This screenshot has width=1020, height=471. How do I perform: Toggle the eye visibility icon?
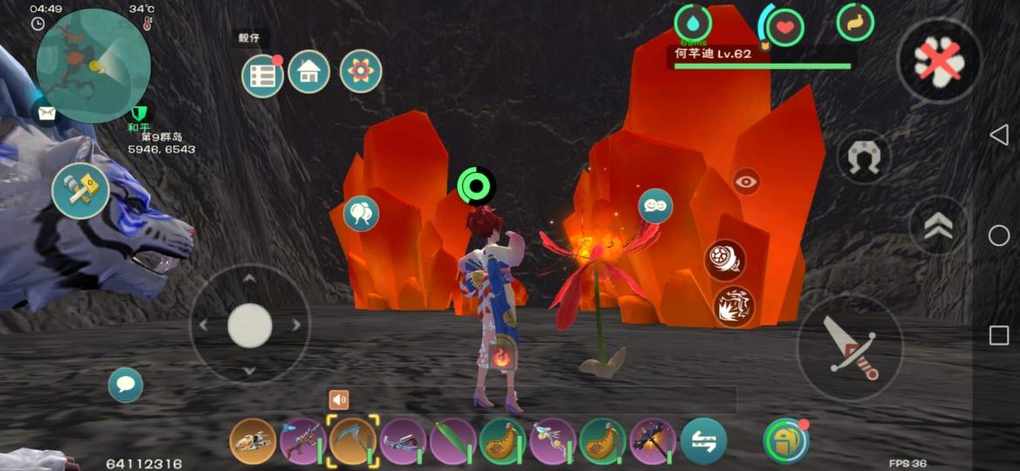[746, 181]
